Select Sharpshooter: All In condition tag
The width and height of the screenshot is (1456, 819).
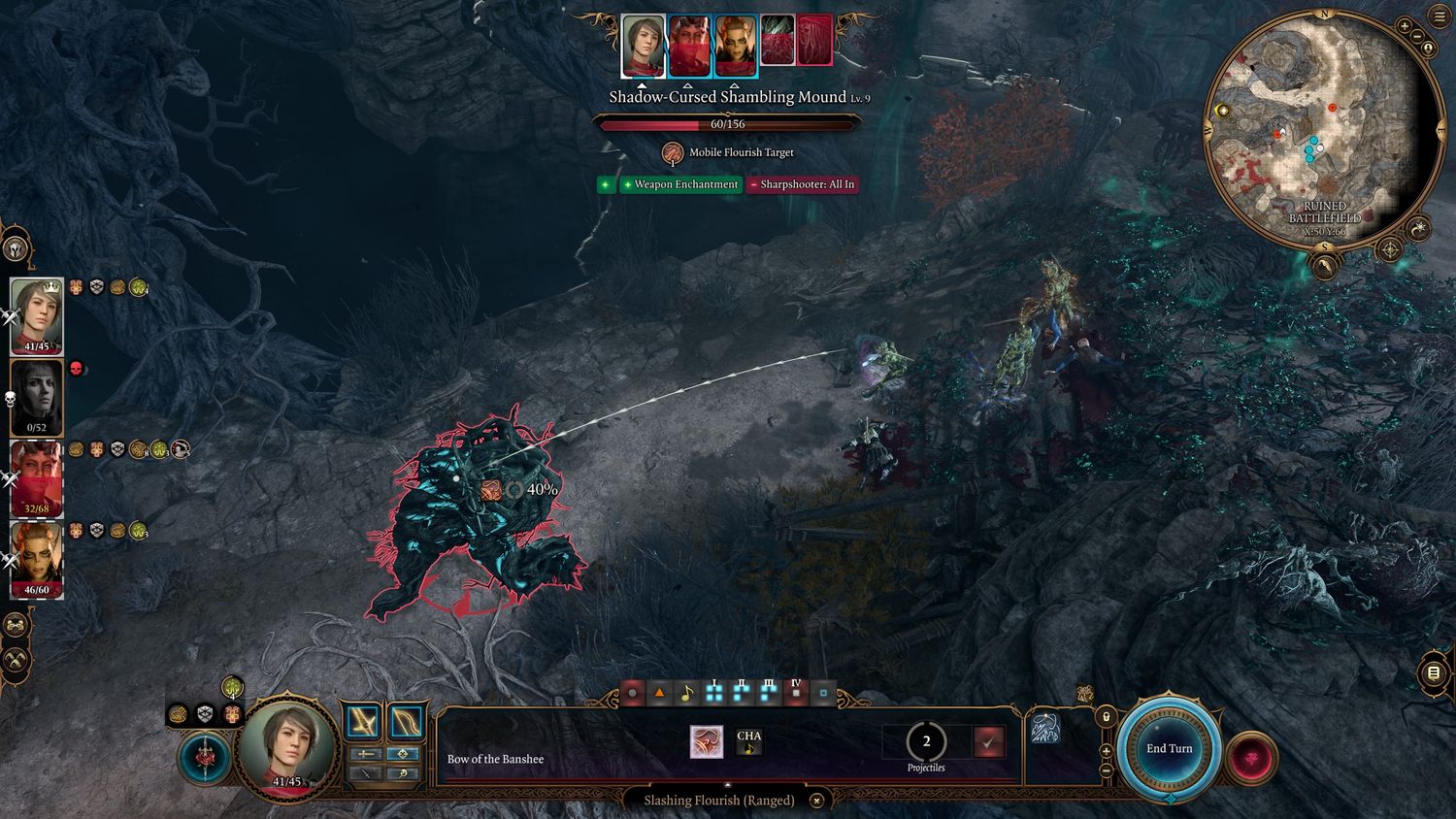click(x=802, y=184)
